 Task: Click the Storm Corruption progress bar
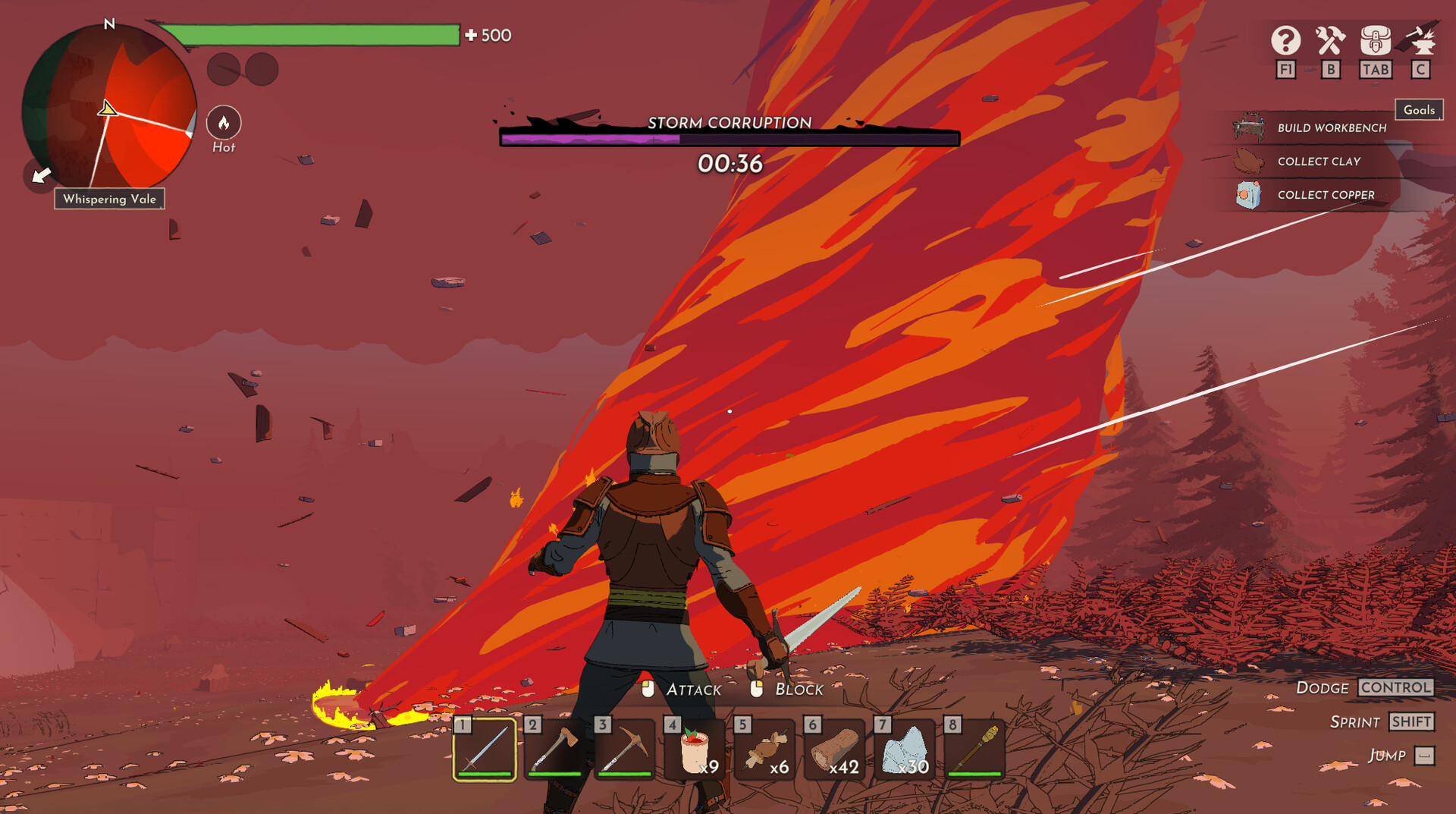click(x=729, y=138)
